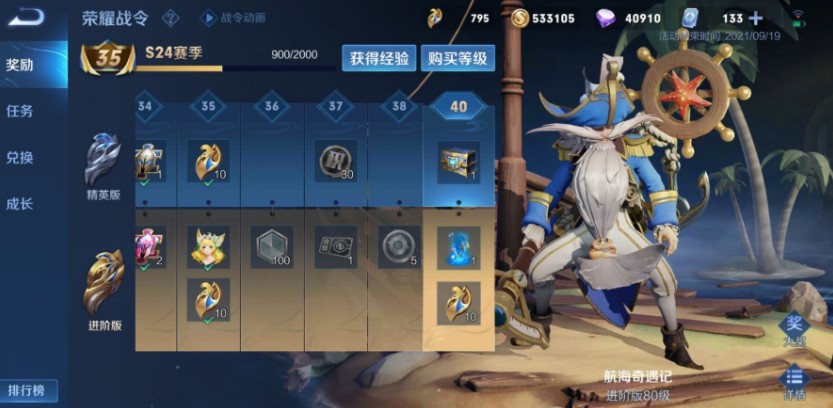Pick the level 37 ticket card reward

click(334, 246)
